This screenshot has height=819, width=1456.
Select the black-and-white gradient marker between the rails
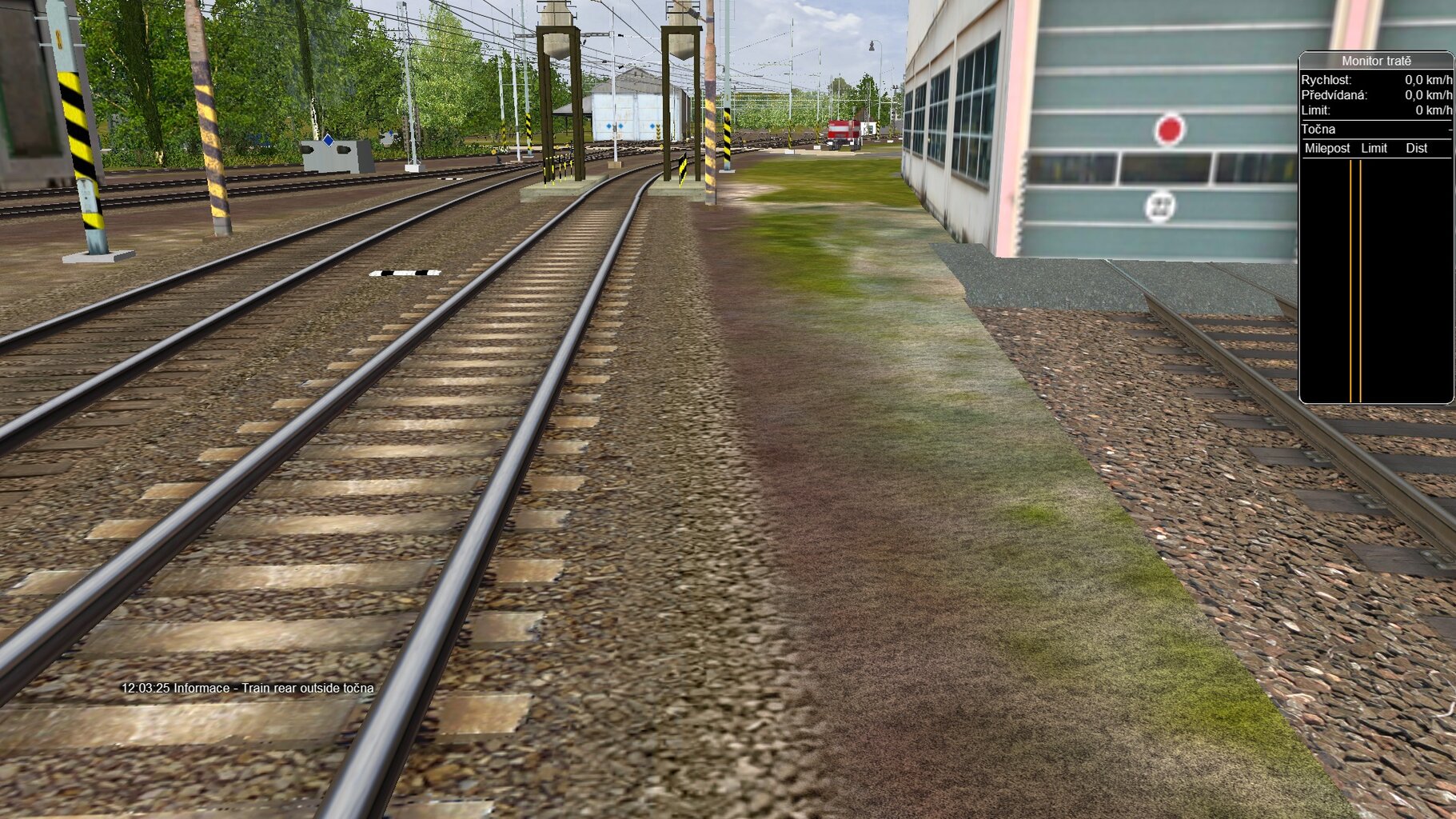pos(405,274)
